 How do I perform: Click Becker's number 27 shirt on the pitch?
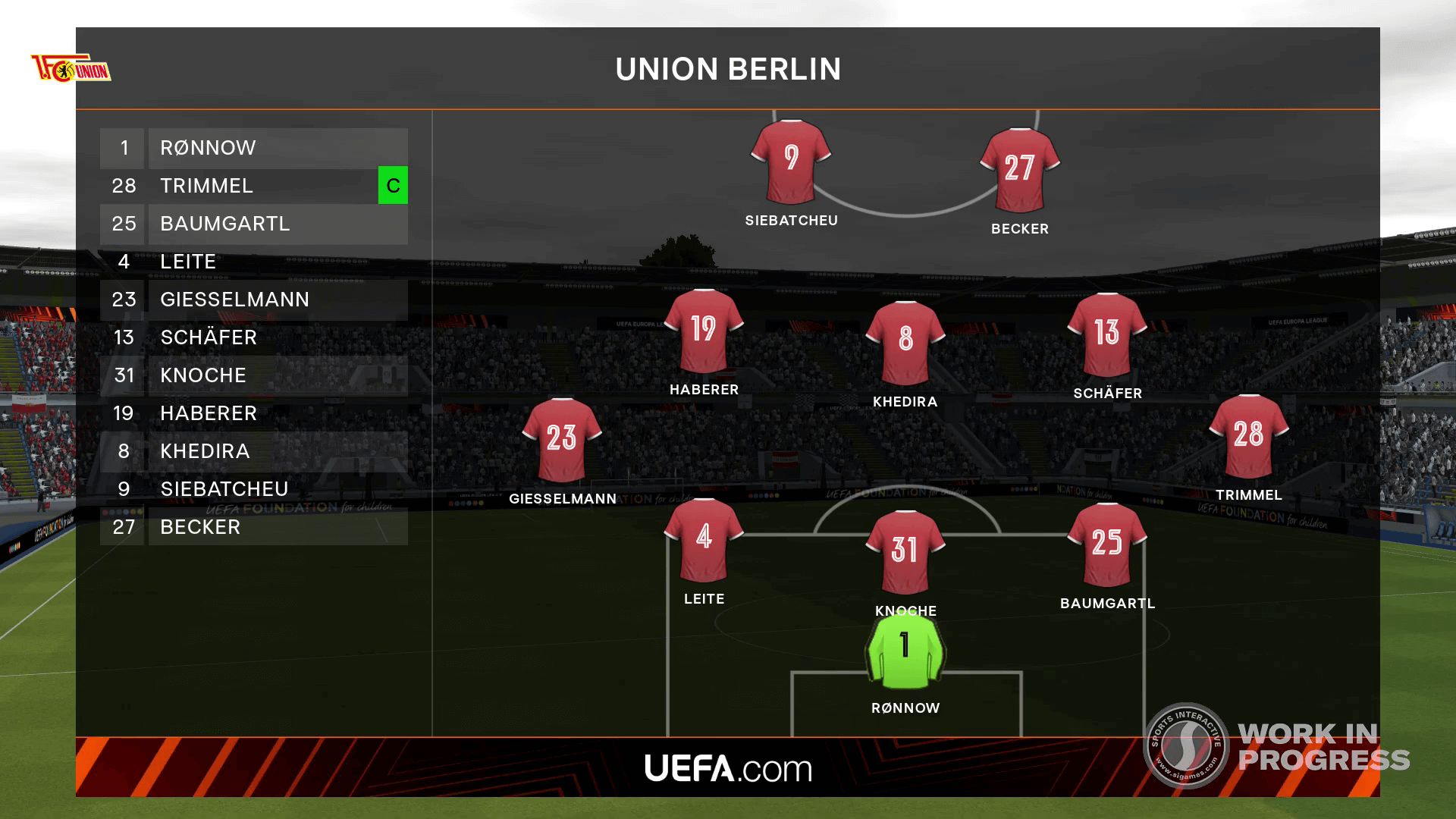pyautogui.click(x=1019, y=170)
